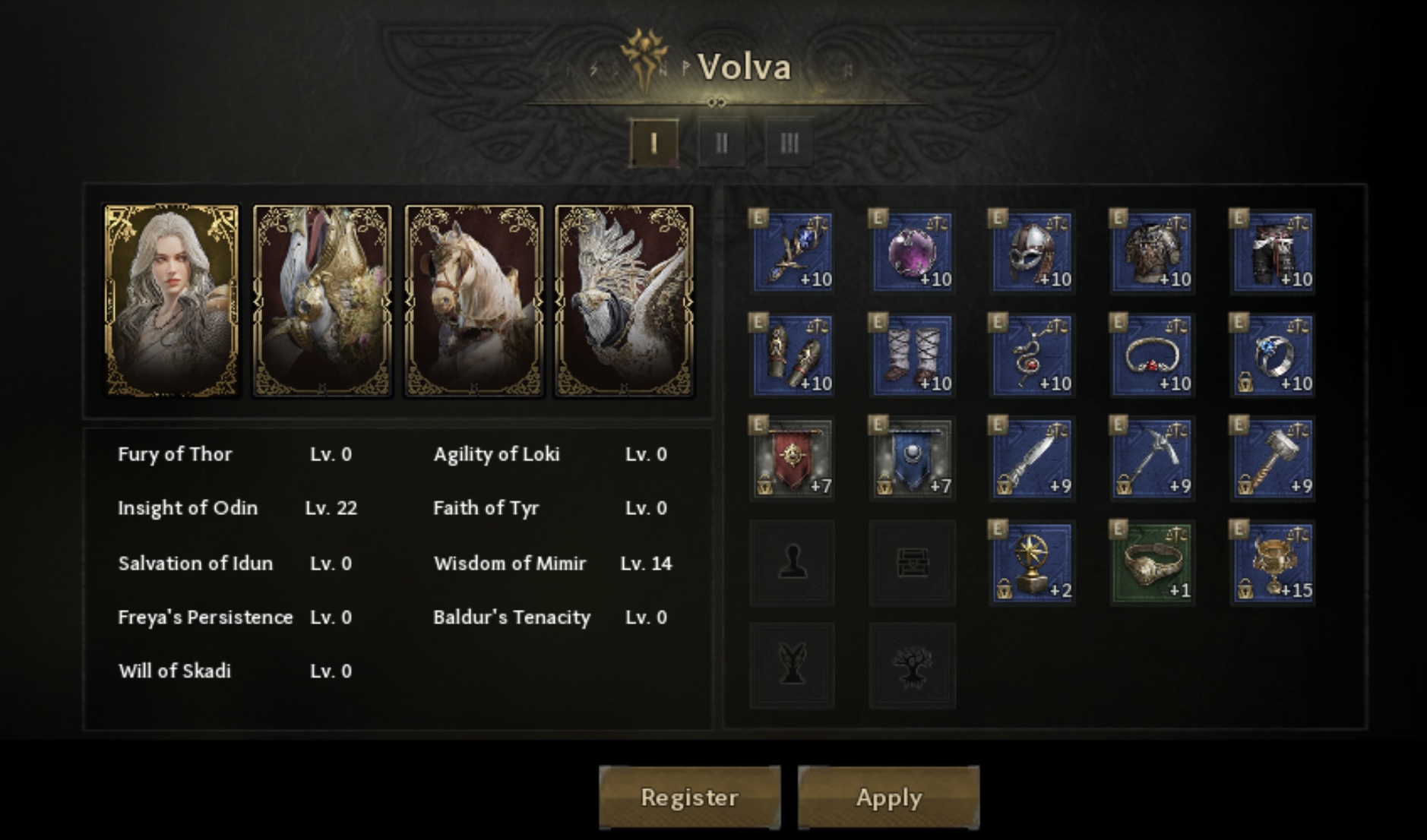Open the chest armor slot
This screenshot has height=840, width=1427.
click(x=1152, y=251)
